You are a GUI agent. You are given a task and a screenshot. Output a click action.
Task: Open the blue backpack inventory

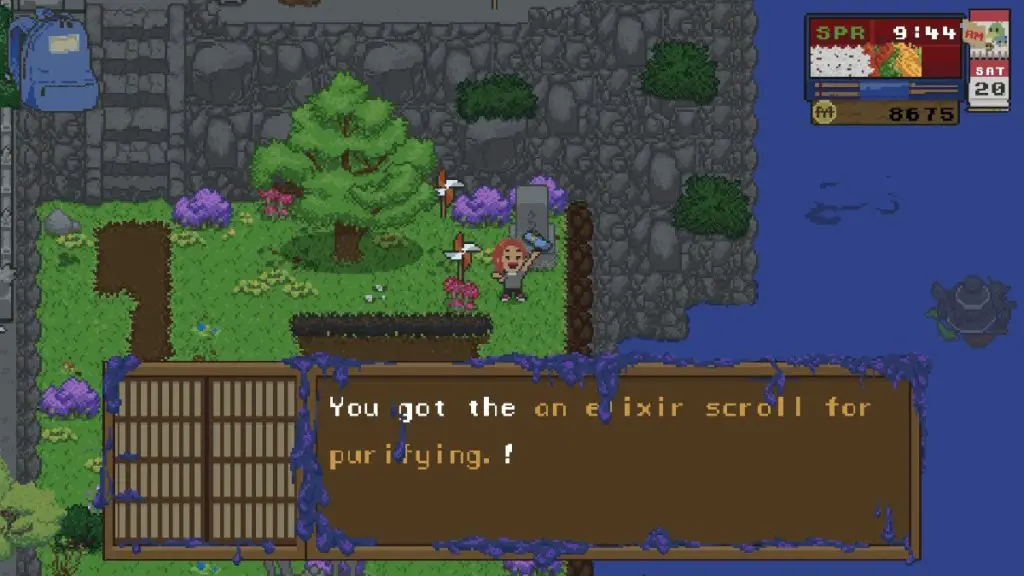click(54, 63)
